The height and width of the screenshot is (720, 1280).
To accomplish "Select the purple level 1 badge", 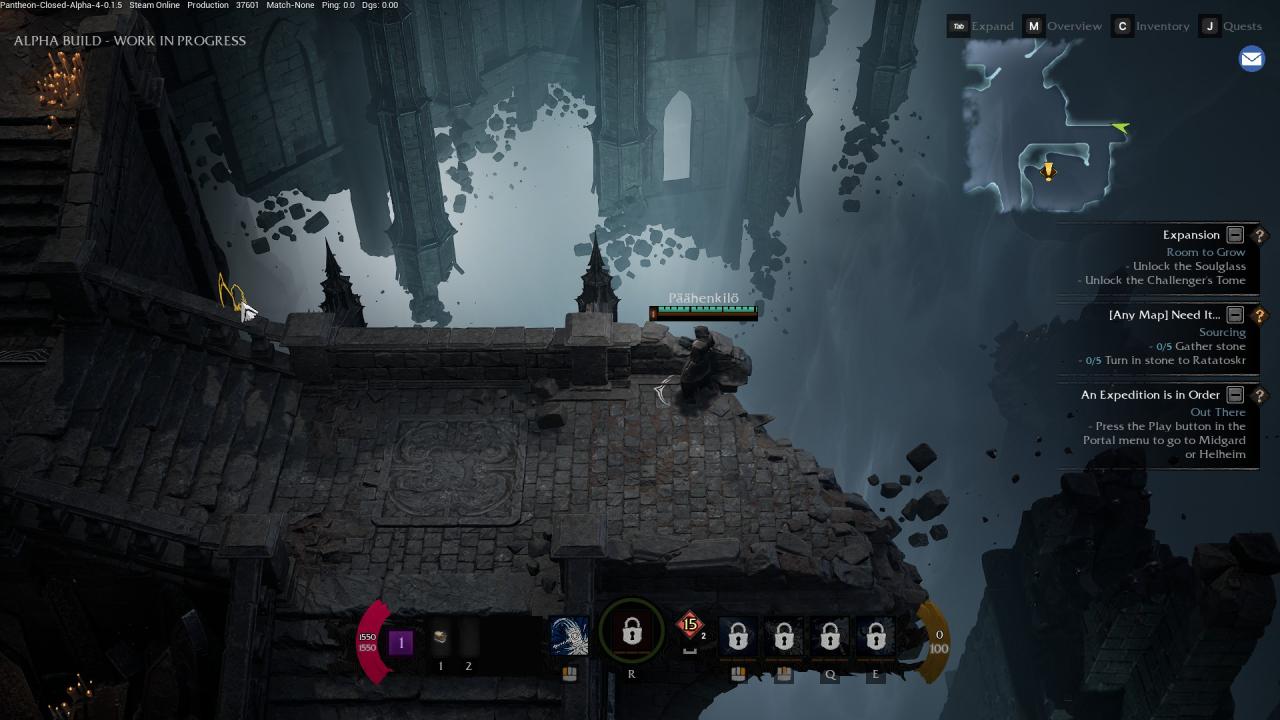I will (x=401, y=643).
